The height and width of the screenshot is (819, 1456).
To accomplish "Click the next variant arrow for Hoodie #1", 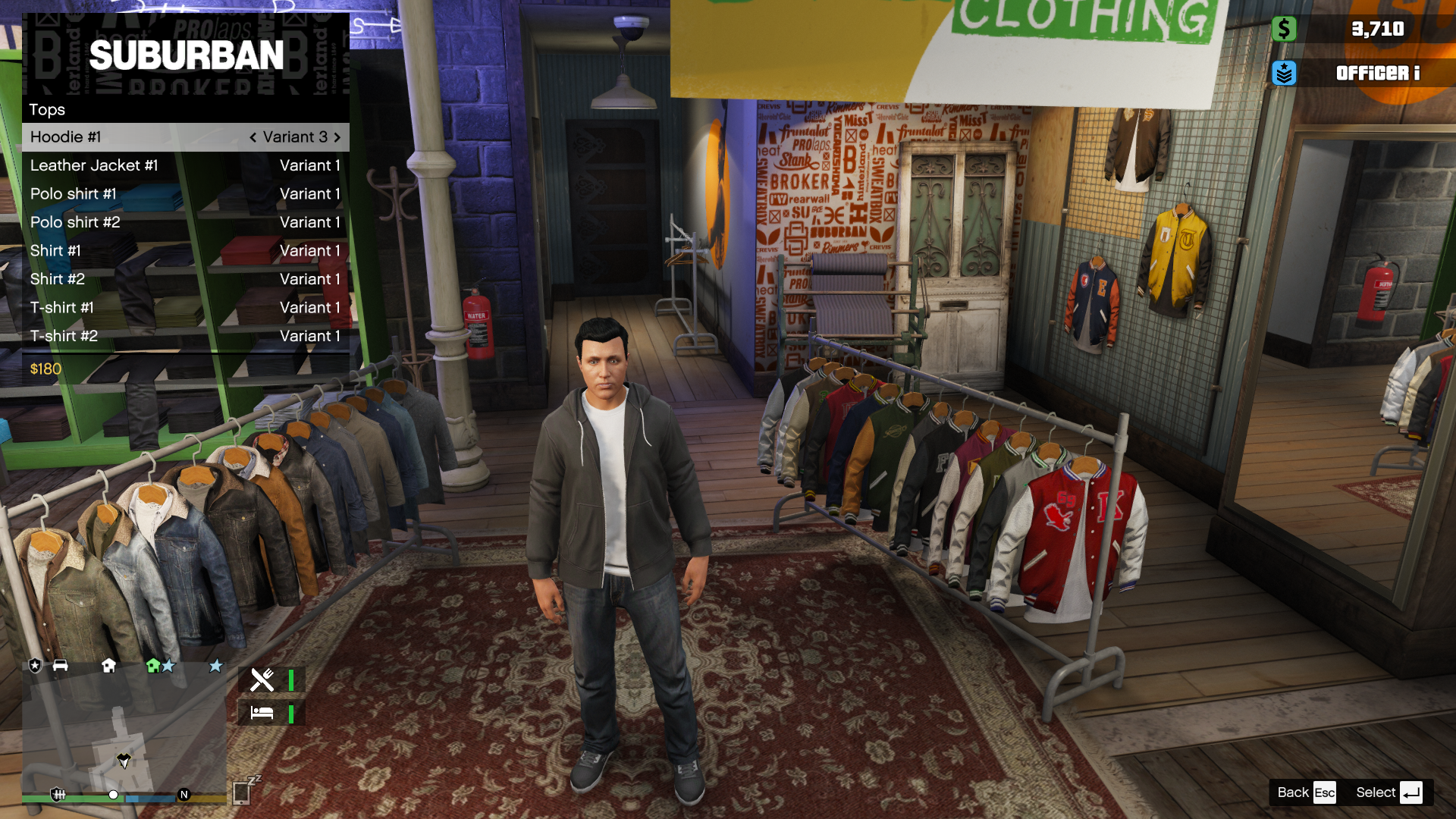I will click(x=337, y=137).
